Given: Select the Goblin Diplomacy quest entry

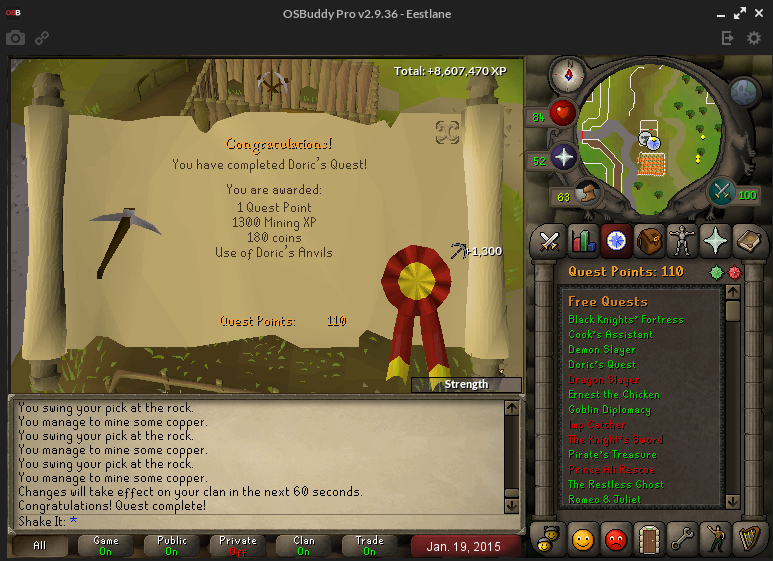Looking at the screenshot, I should coord(609,410).
